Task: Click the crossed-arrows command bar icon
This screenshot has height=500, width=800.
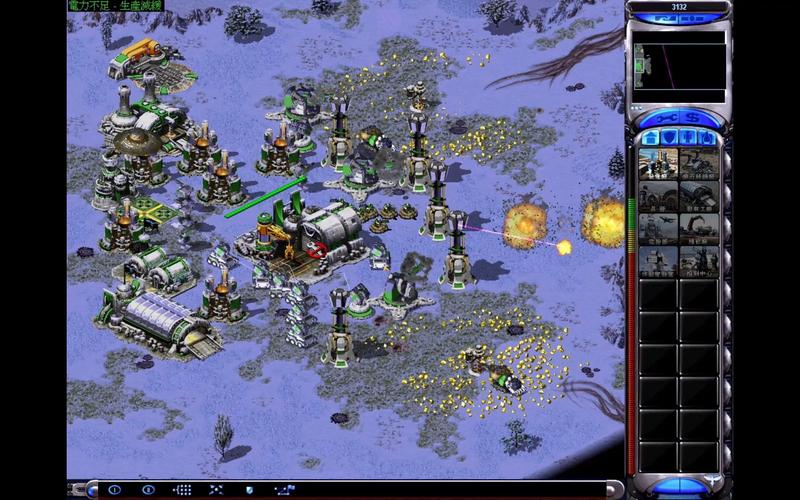Action: click(x=215, y=490)
